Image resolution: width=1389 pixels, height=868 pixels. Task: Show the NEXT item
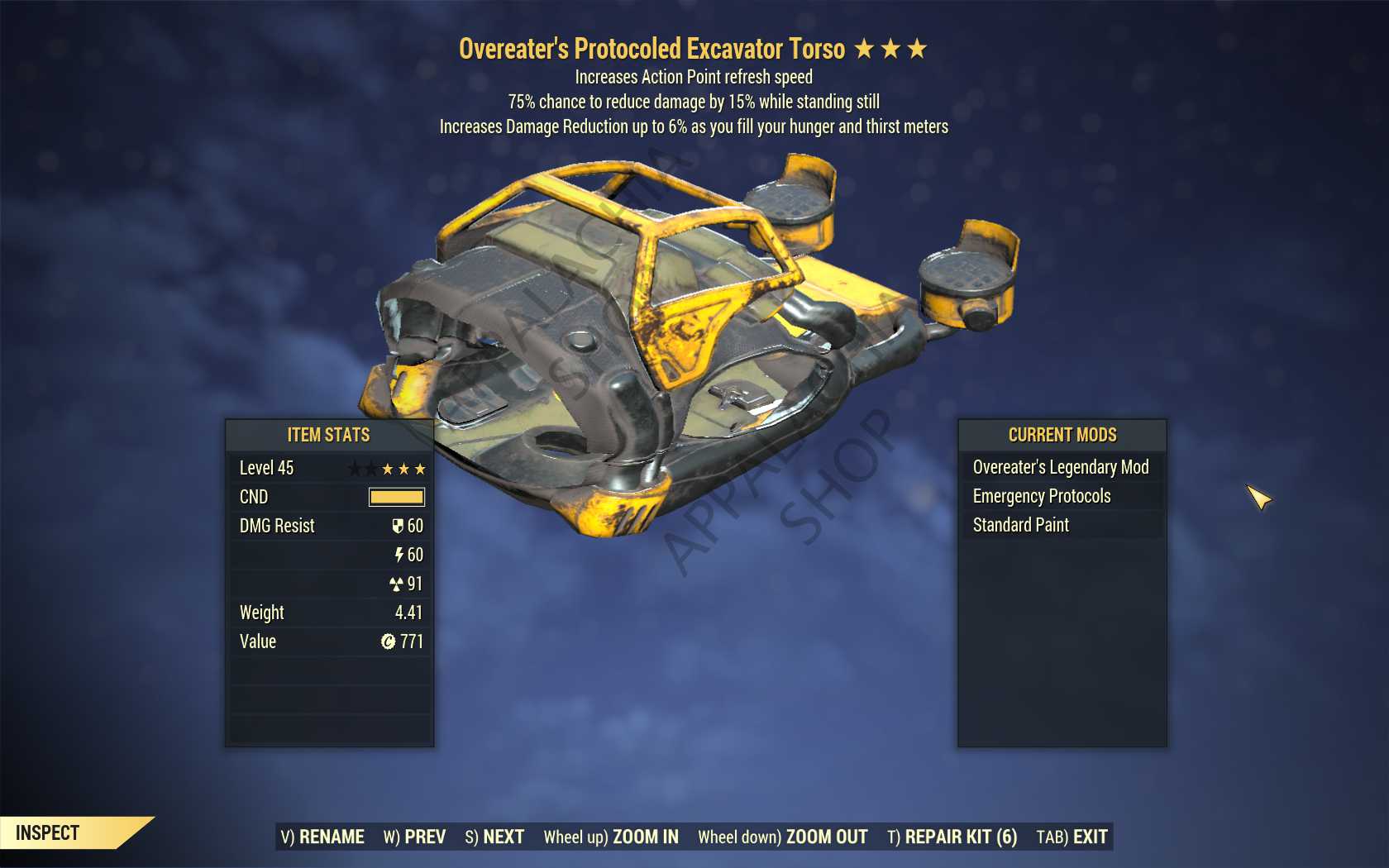[x=494, y=837]
